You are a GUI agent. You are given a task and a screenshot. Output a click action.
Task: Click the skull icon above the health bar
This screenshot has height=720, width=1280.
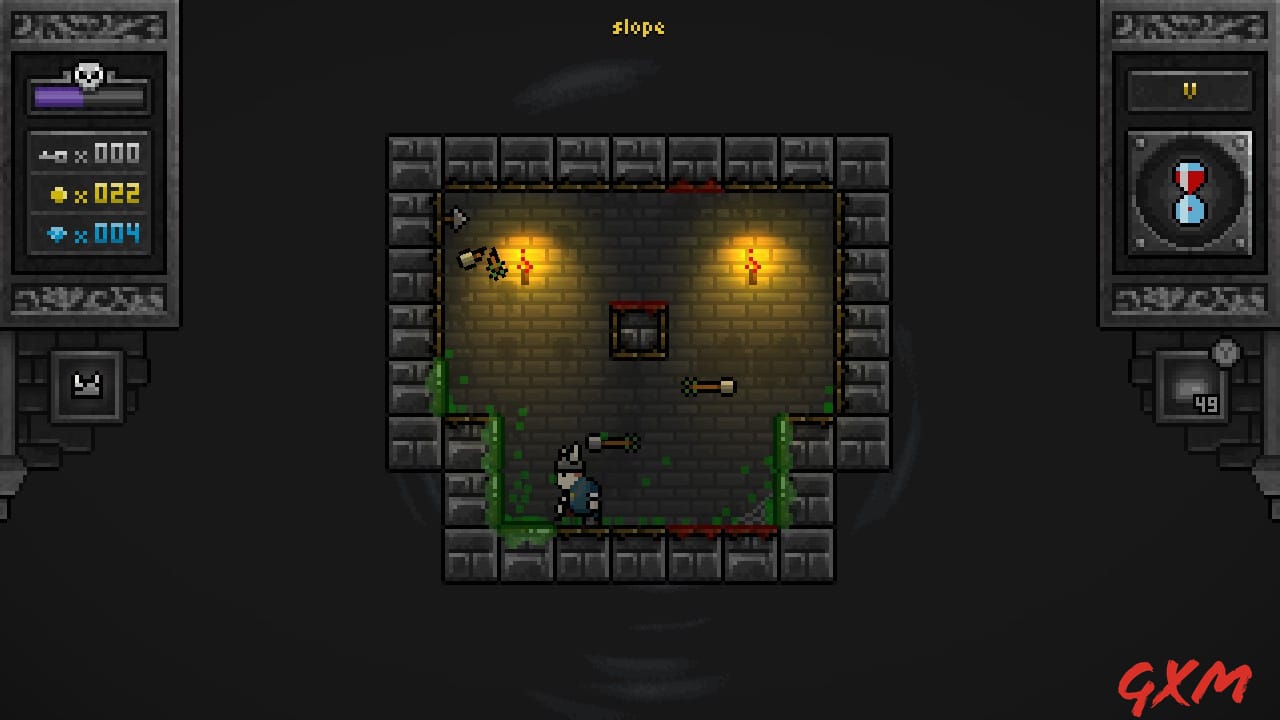[88, 73]
